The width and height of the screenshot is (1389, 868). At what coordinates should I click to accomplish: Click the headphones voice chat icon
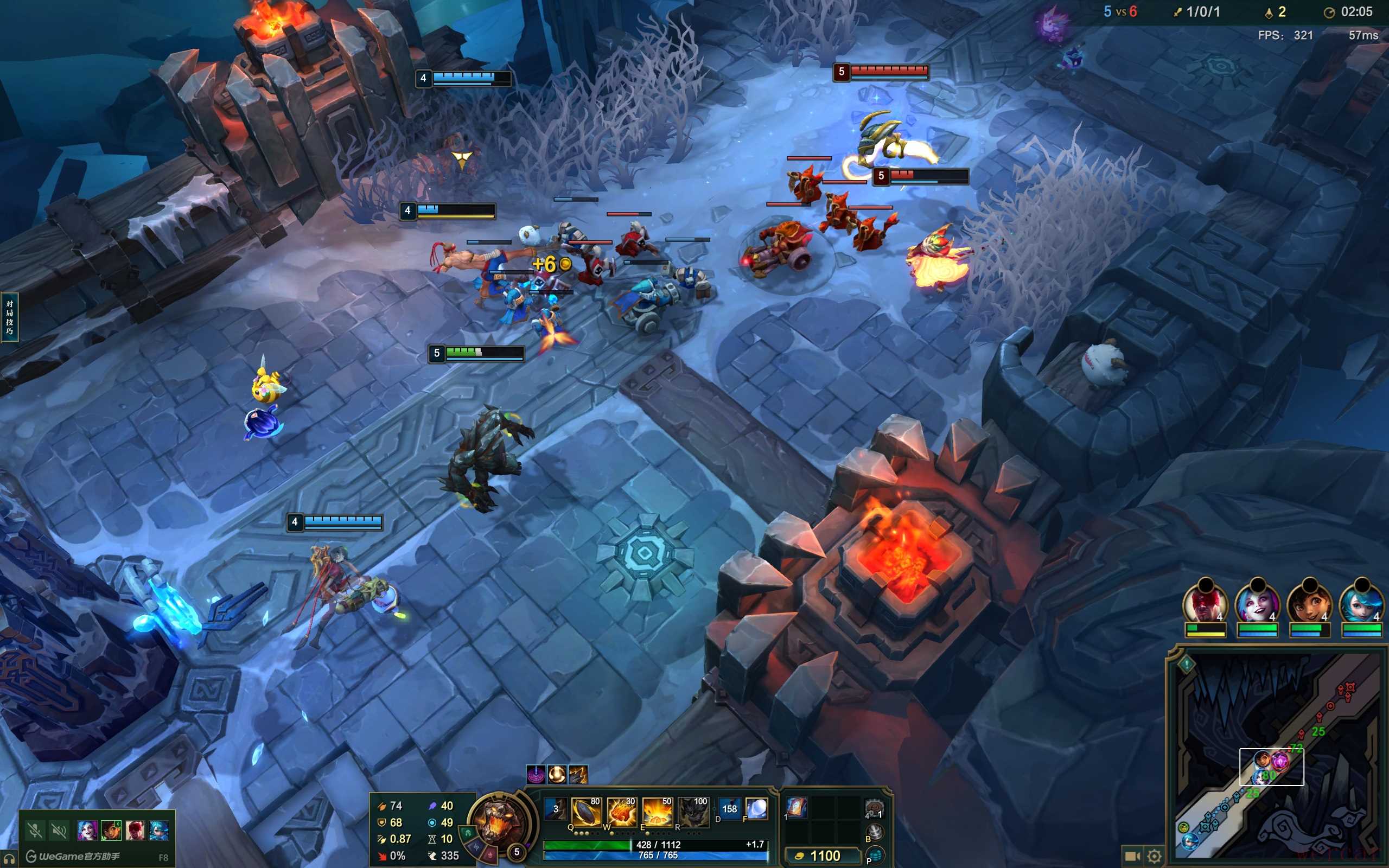pyautogui.click(x=10, y=858)
